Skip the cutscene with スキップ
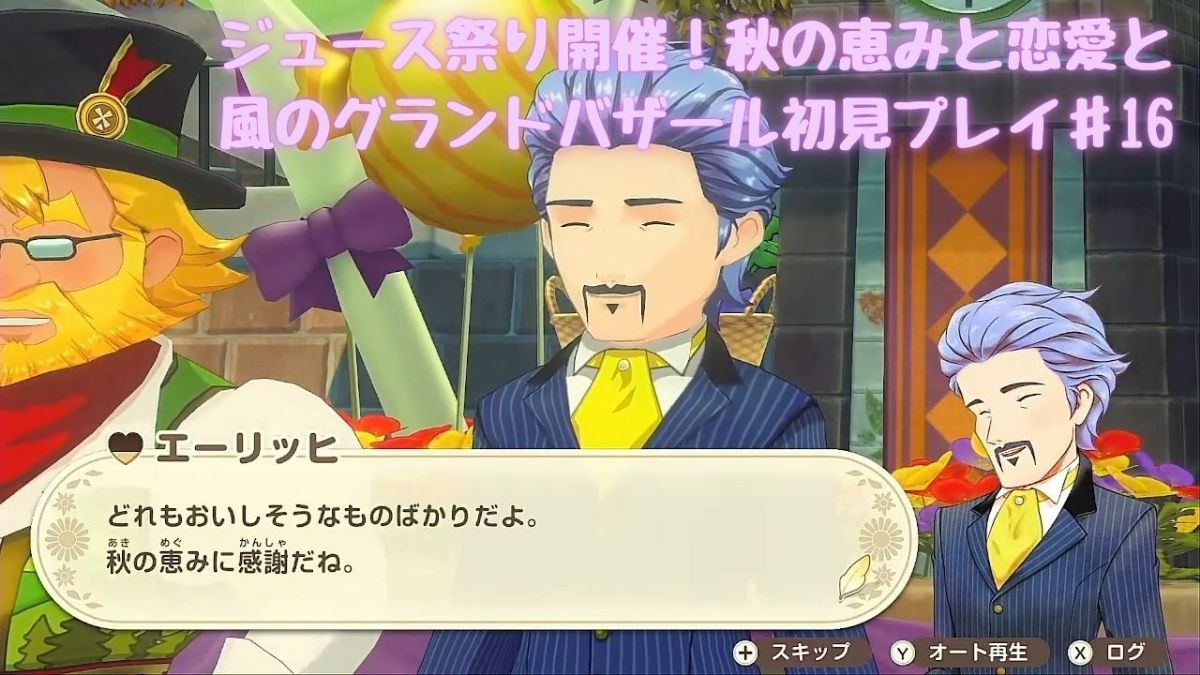 coord(794,652)
